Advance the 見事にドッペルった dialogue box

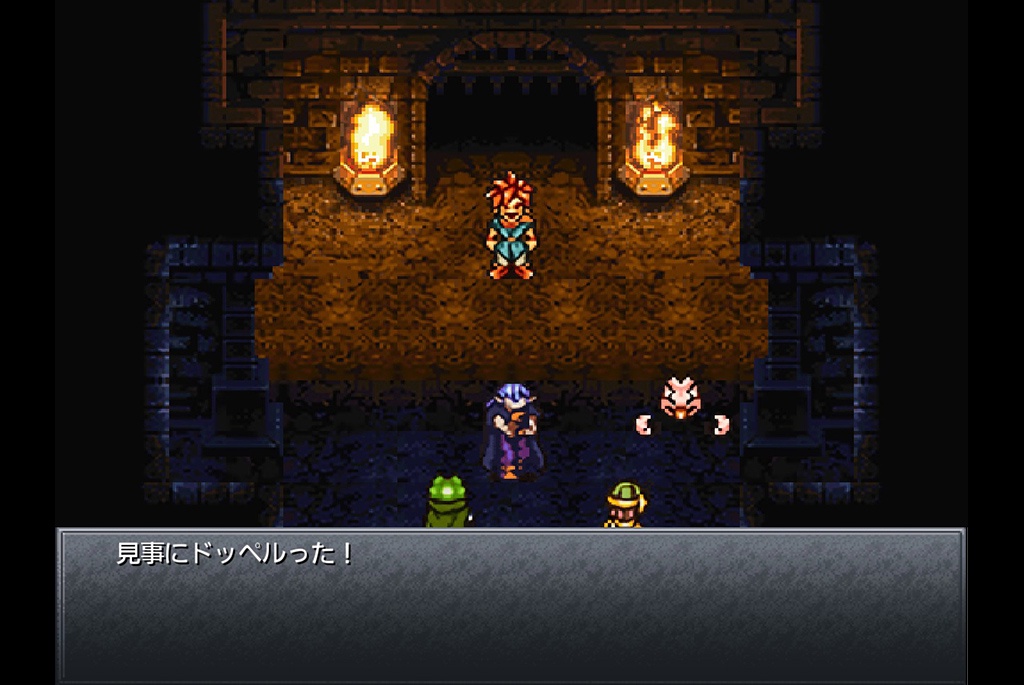[x=511, y=604]
